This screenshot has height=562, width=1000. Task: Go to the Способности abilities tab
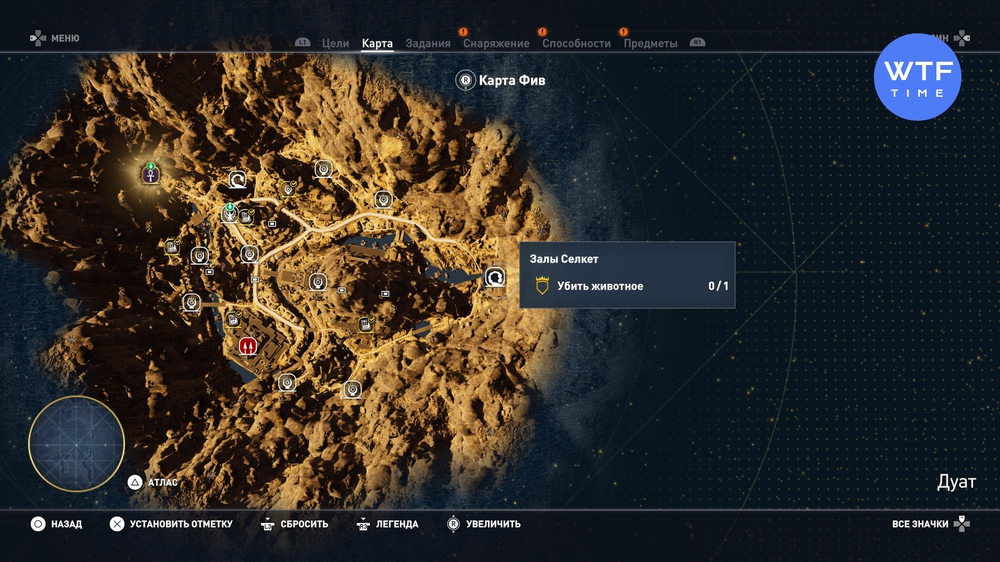point(576,44)
